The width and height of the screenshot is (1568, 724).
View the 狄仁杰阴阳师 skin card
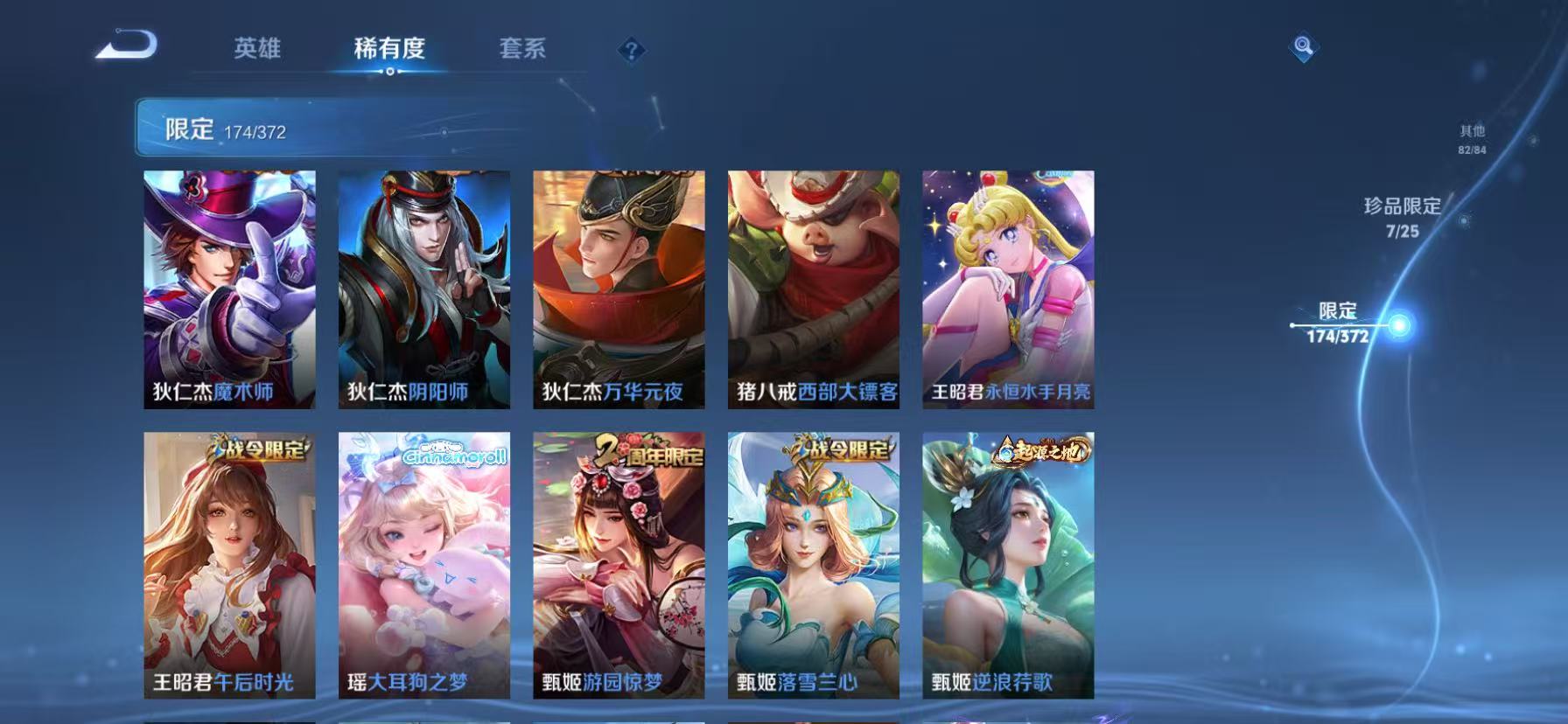point(424,289)
